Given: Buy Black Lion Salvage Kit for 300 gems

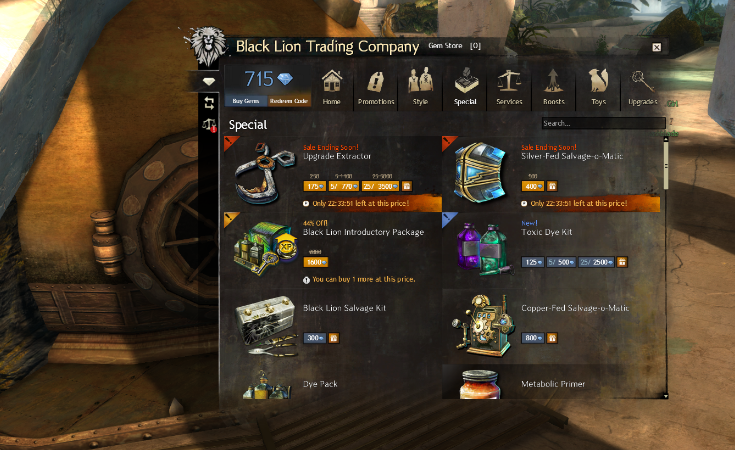Looking at the screenshot, I should click(315, 338).
